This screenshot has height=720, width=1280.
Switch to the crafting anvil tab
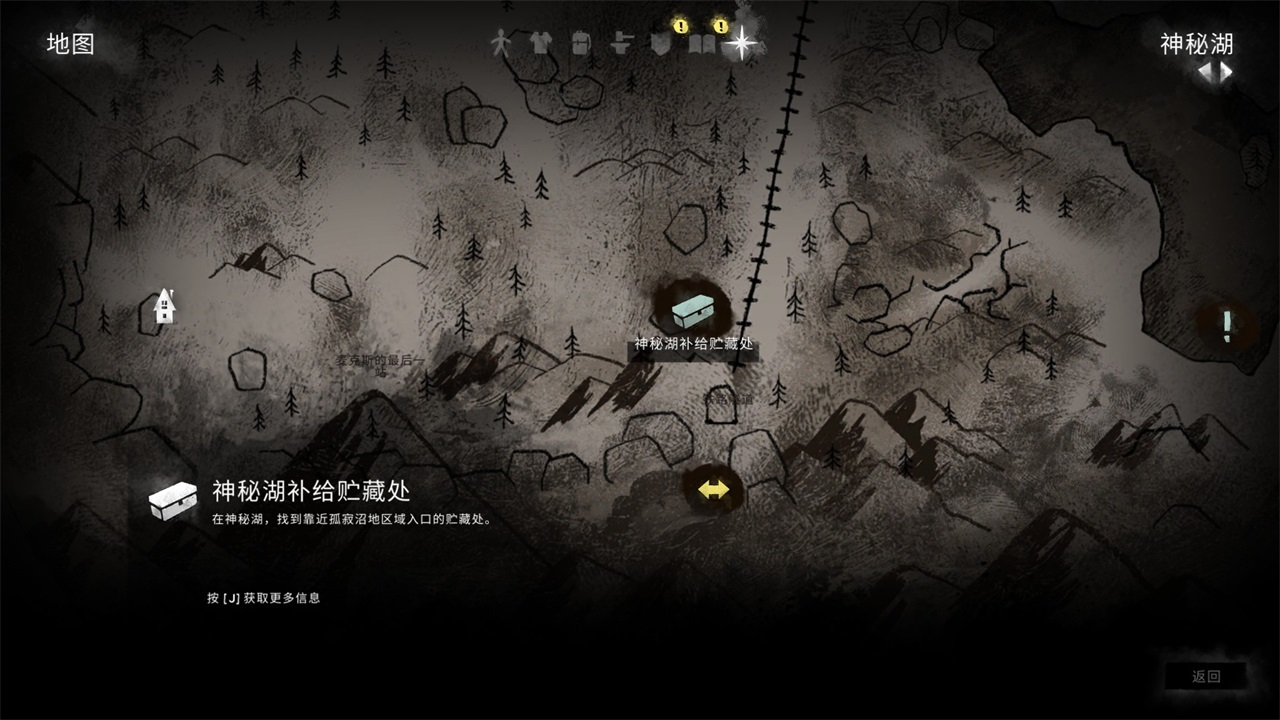click(620, 43)
